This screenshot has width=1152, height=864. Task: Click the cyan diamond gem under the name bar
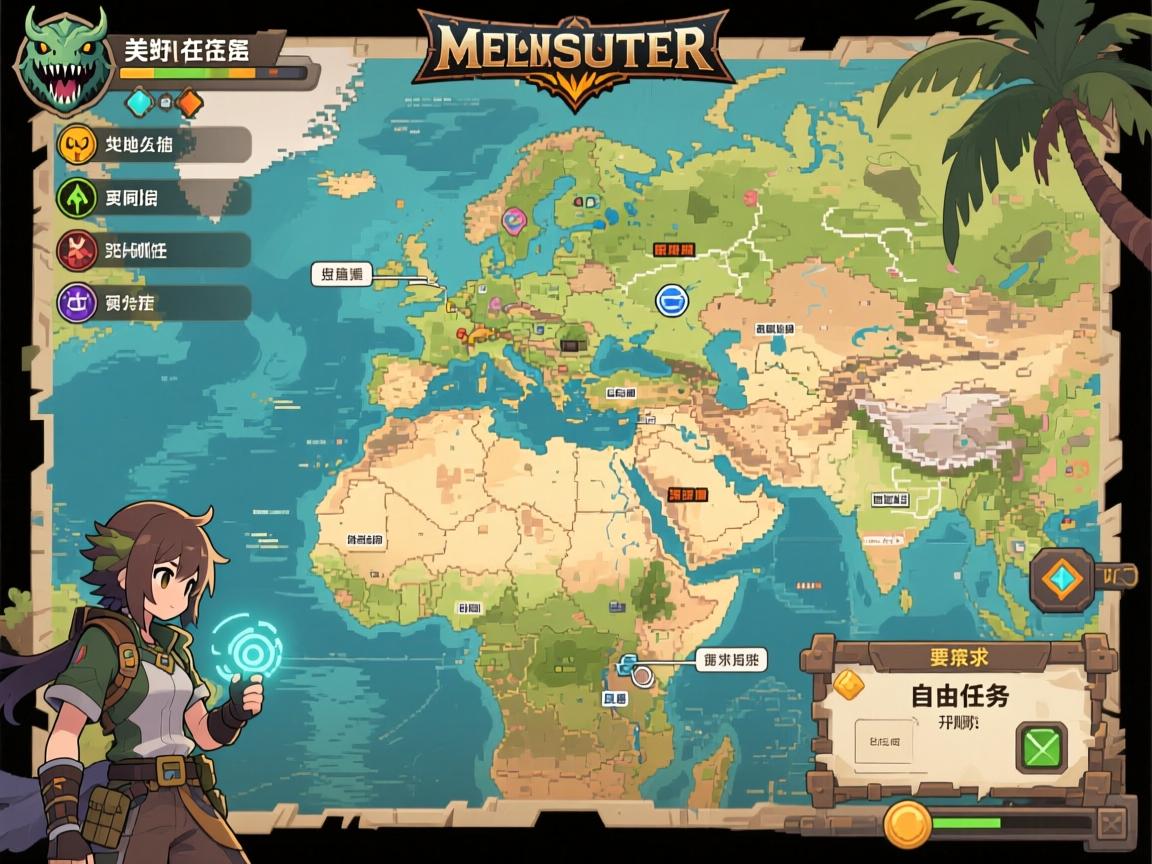137,101
